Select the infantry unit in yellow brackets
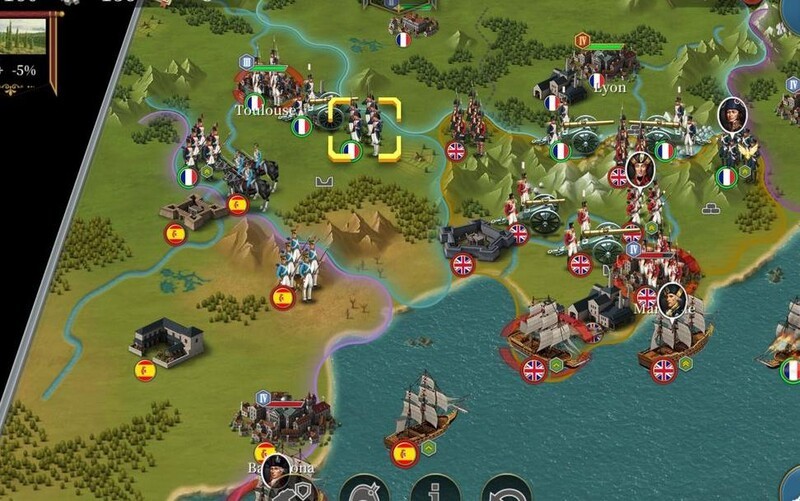The image size is (800, 501). point(365,130)
